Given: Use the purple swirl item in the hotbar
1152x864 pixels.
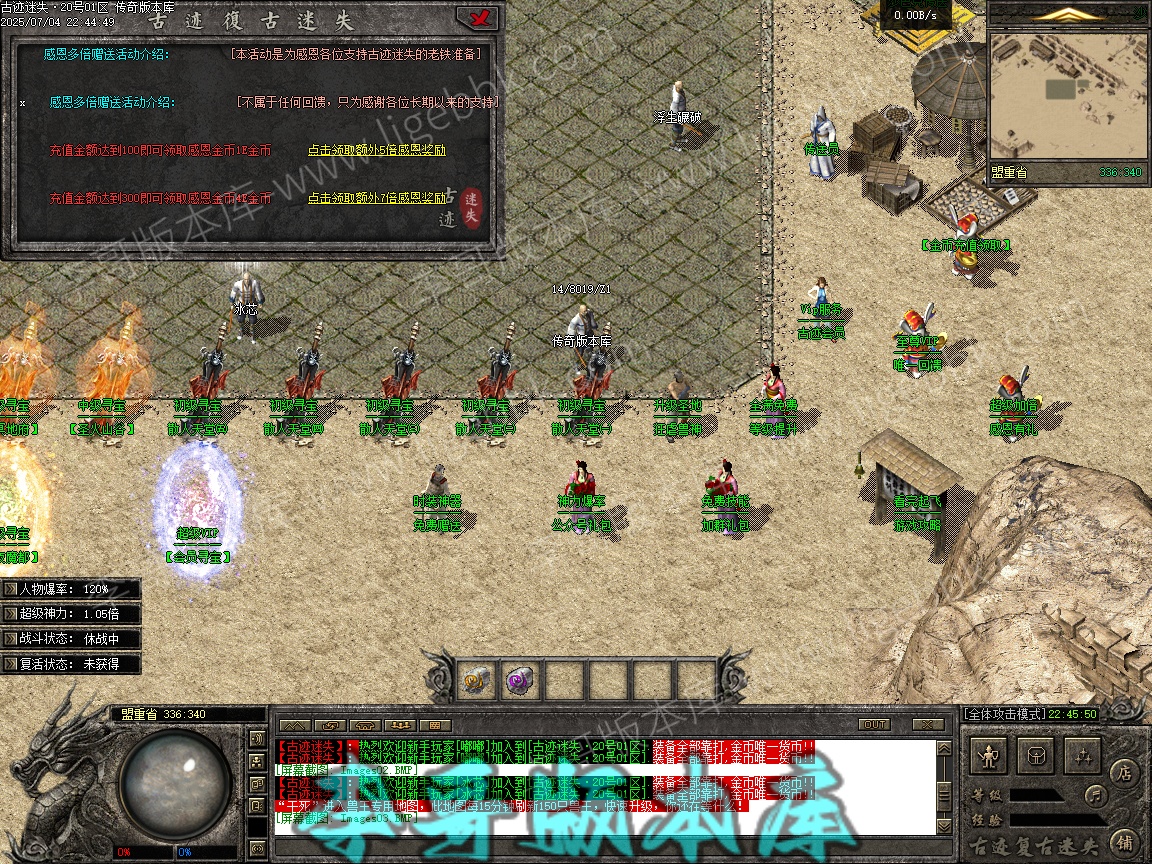Looking at the screenshot, I should [520, 681].
